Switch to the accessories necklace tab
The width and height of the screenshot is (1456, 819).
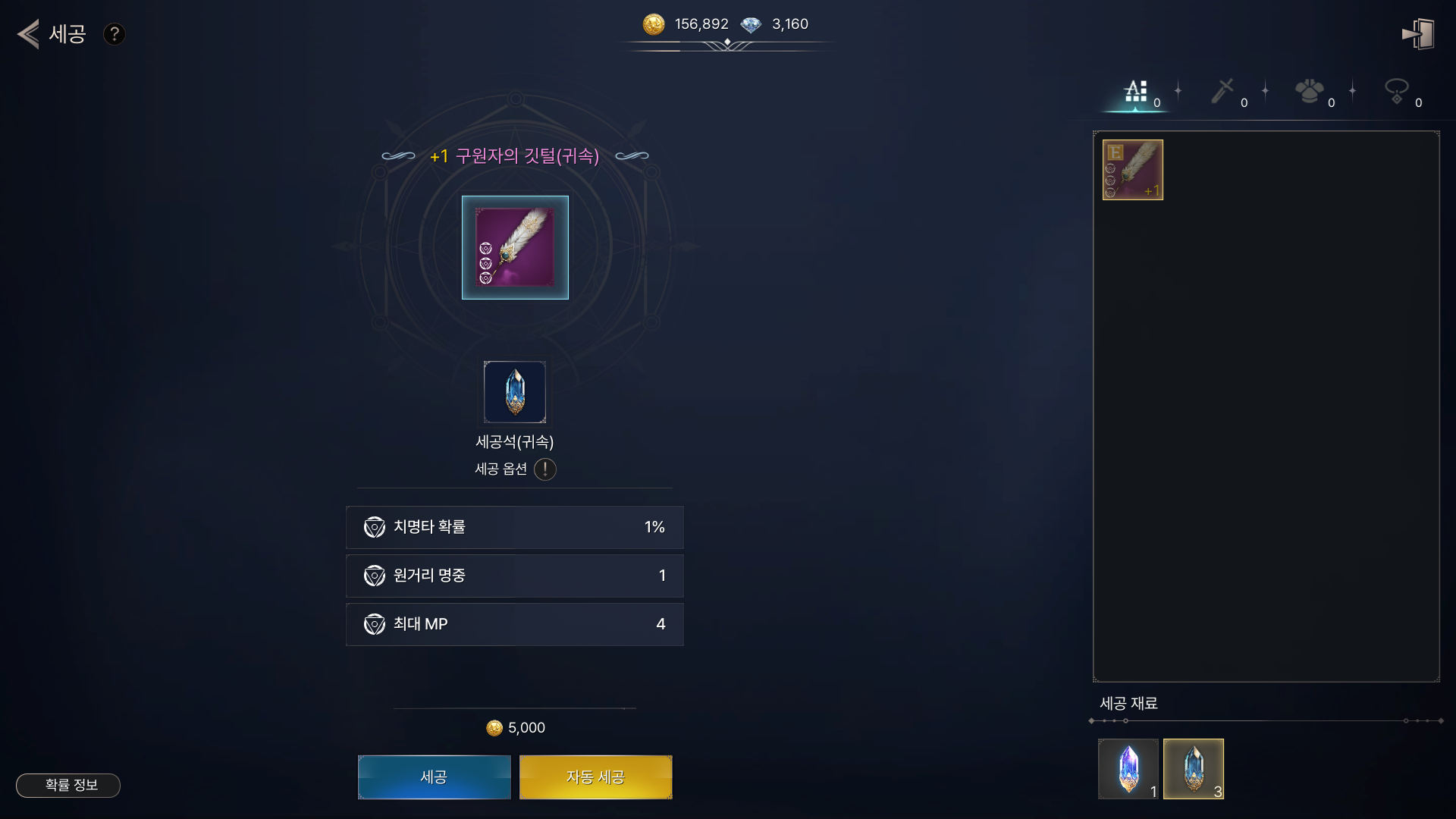click(1397, 93)
